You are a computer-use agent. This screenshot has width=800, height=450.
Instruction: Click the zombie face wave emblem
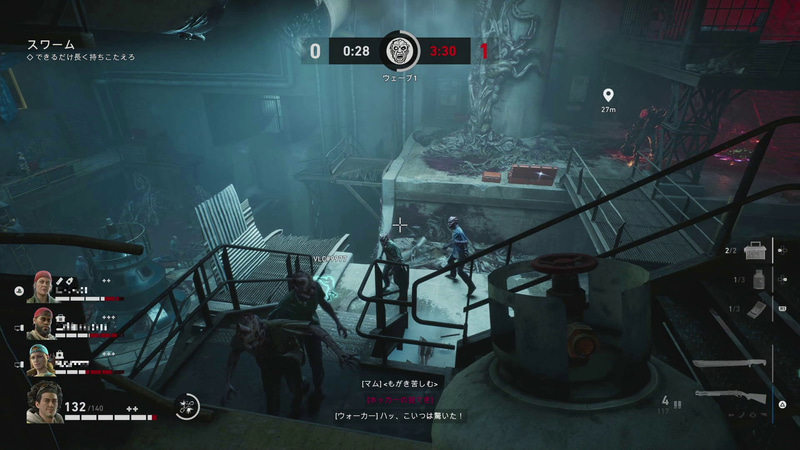[x=401, y=51]
